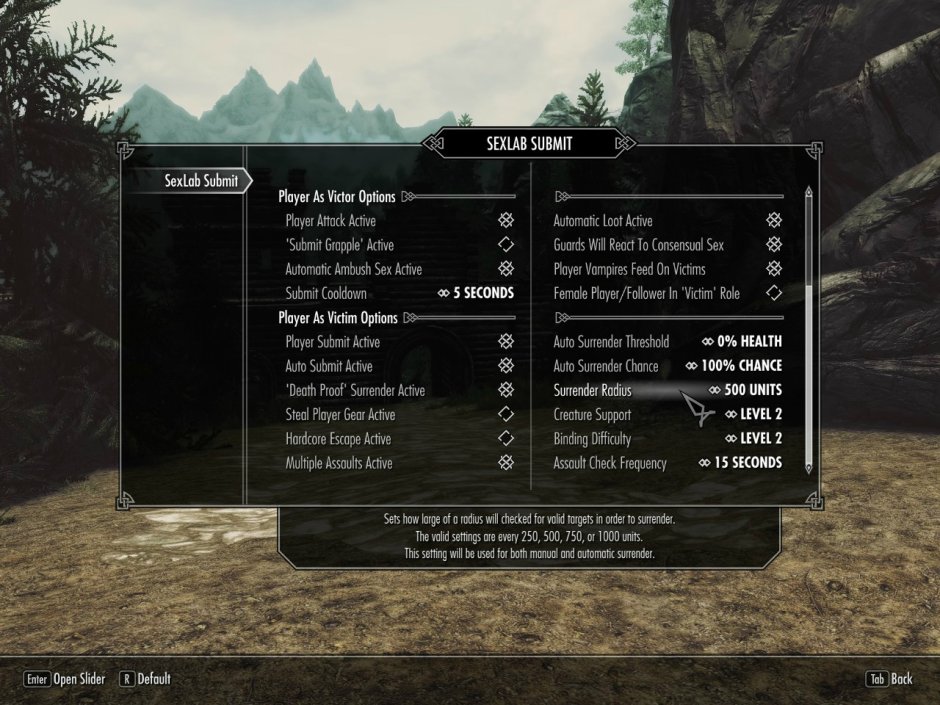Adjust the Auto Surrender Chance setting
Screen dimensions: 940x705
(733, 366)
